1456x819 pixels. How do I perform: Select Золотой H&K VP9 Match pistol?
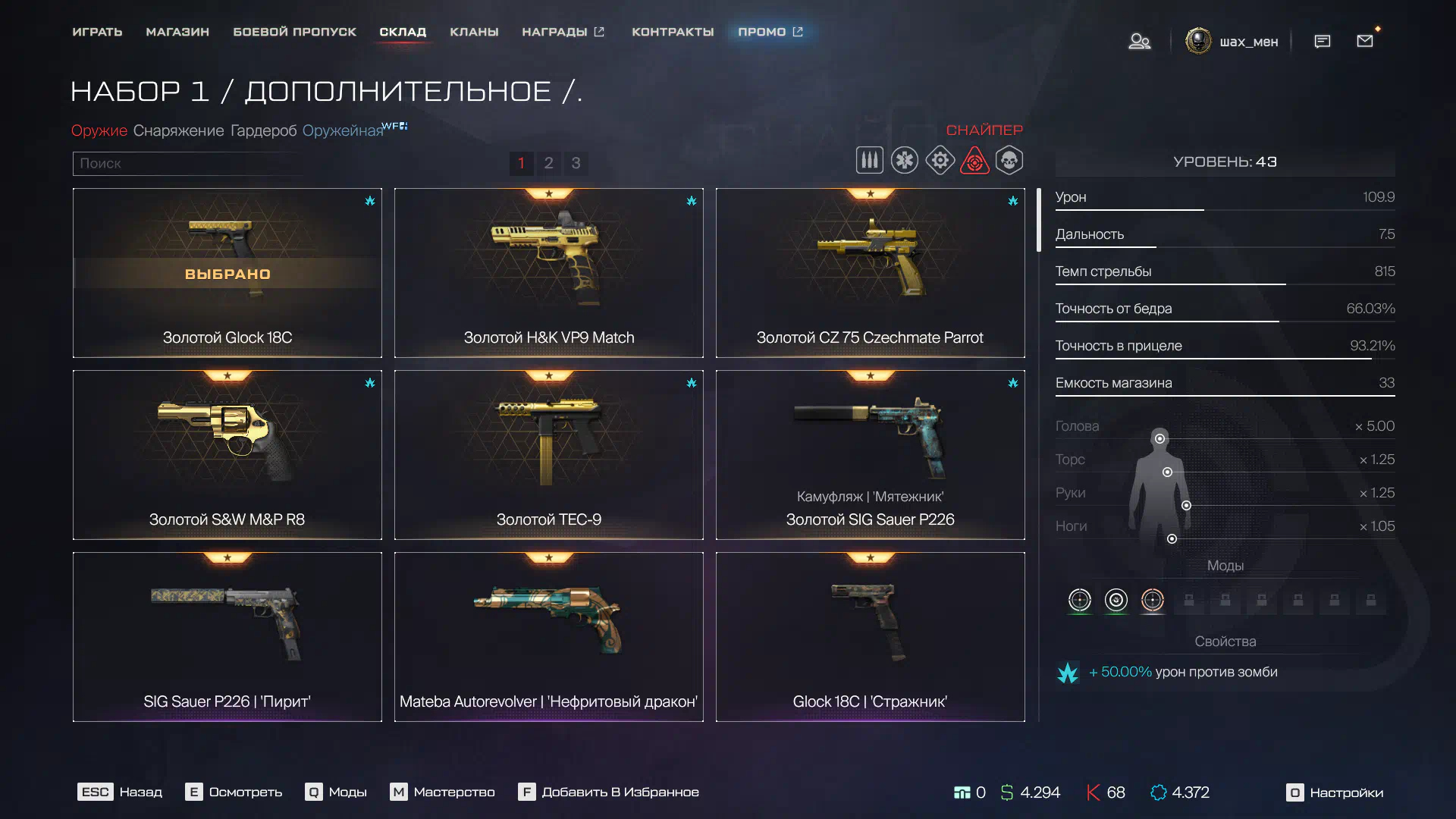(548, 273)
